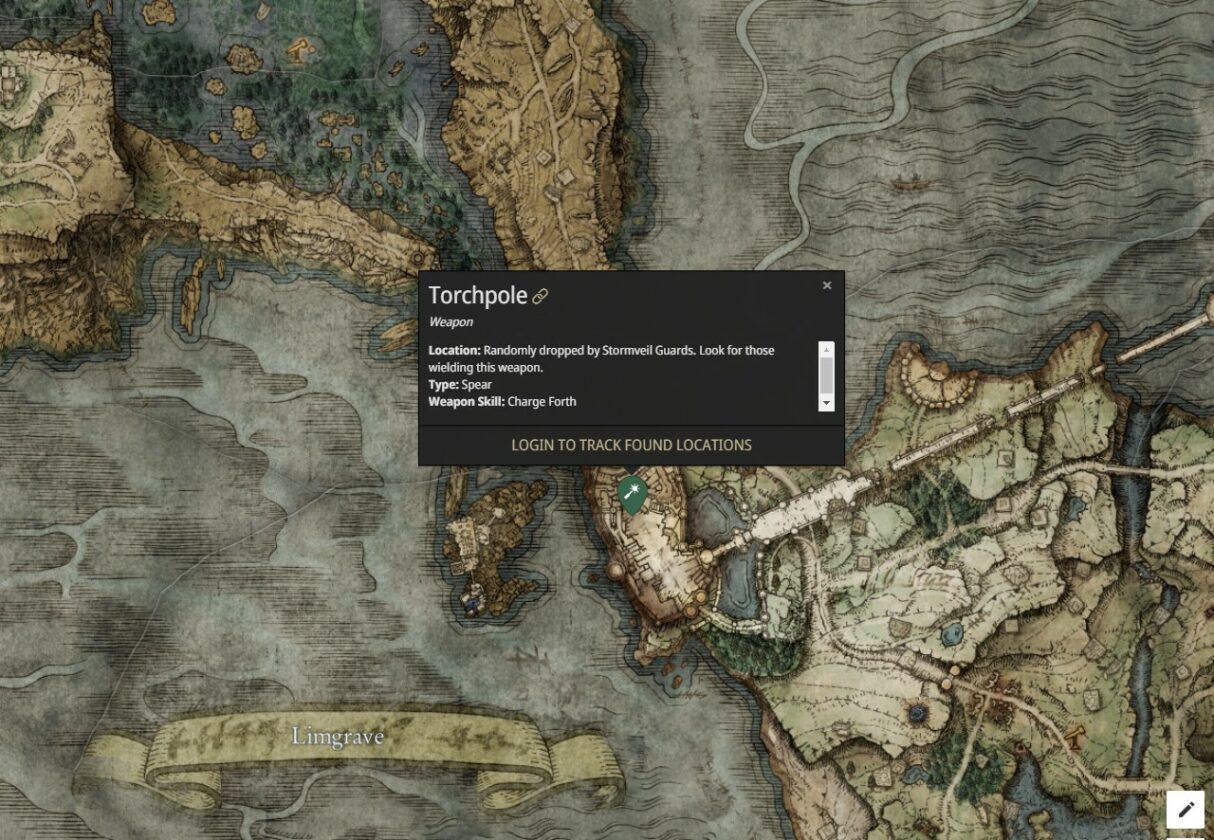Screen dimensions: 1214x840
Task: Open the pencil edit tool
Action: click(1185, 810)
